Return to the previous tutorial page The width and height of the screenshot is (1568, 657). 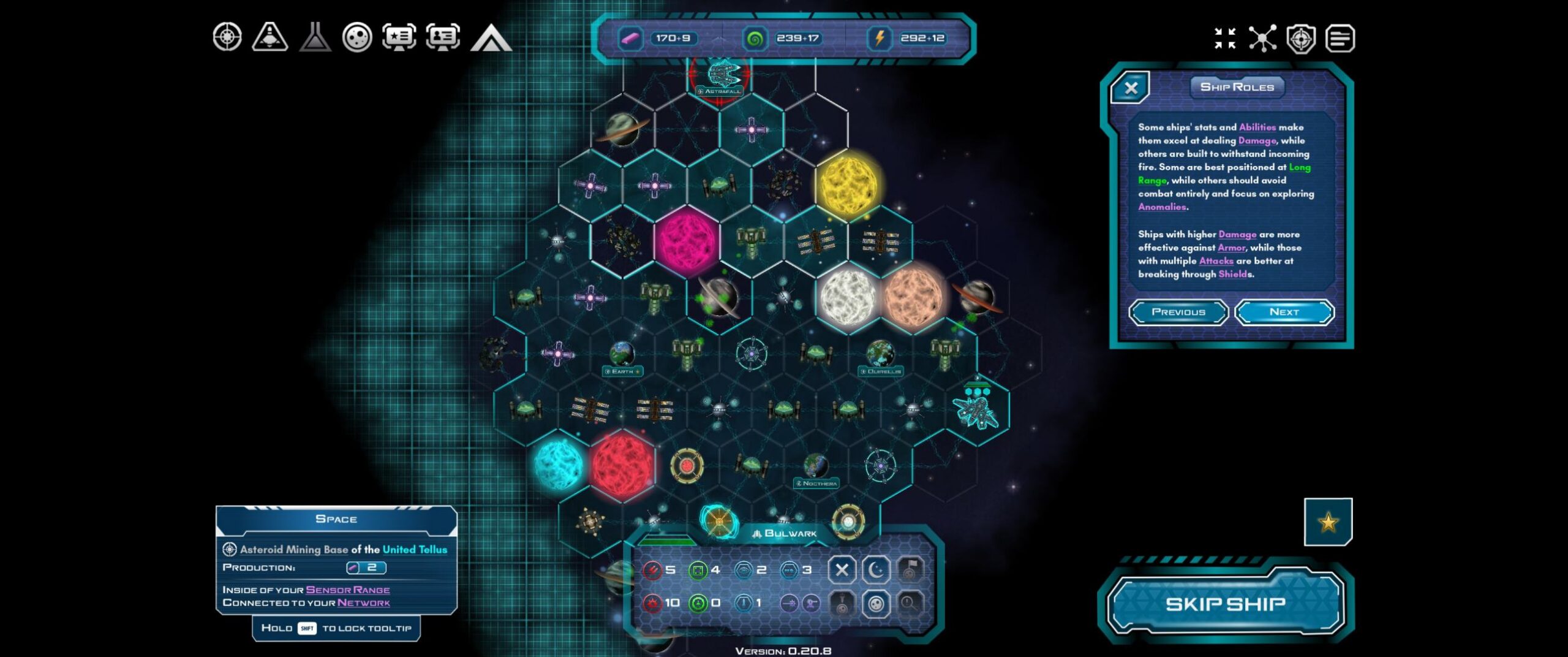1178,312
